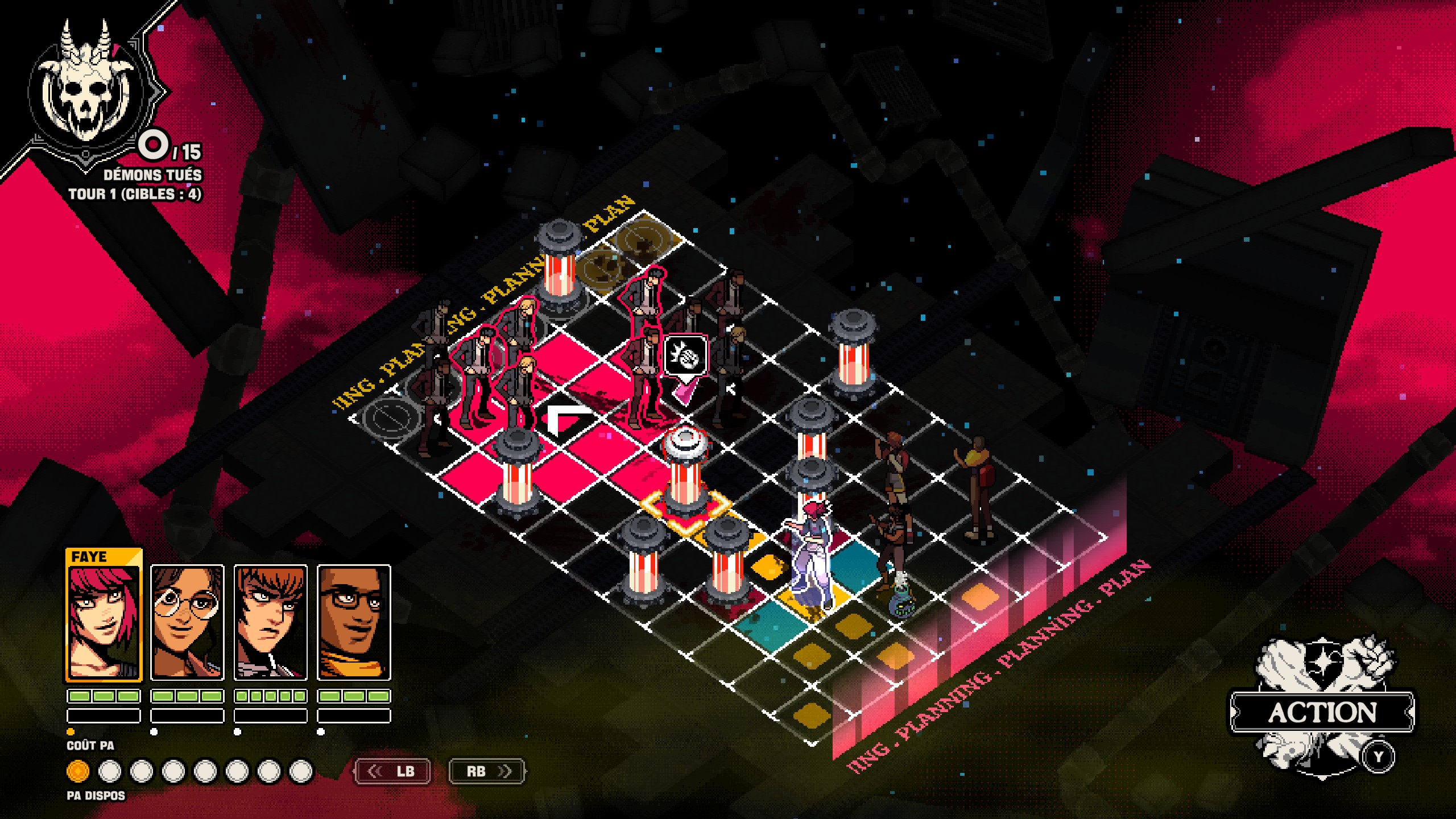Pick the scowling auburn-haired character portrait
The image size is (1456, 819).
[271, 623]
